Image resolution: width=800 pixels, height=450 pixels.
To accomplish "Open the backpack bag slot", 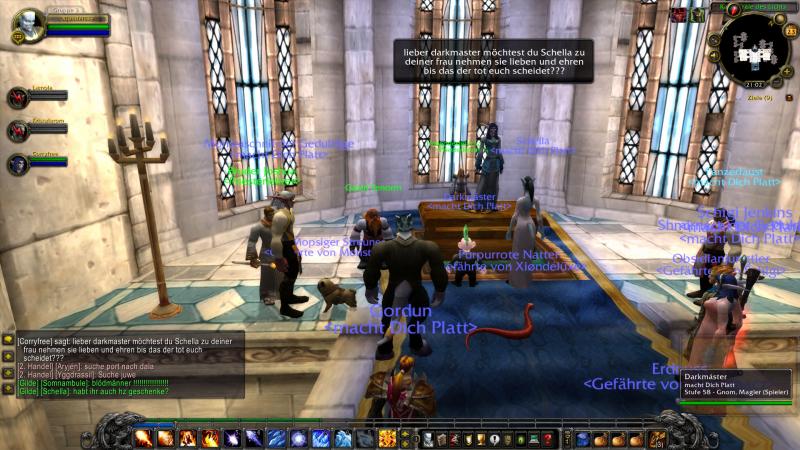I will pyautogui.click(x=656, y=439).
